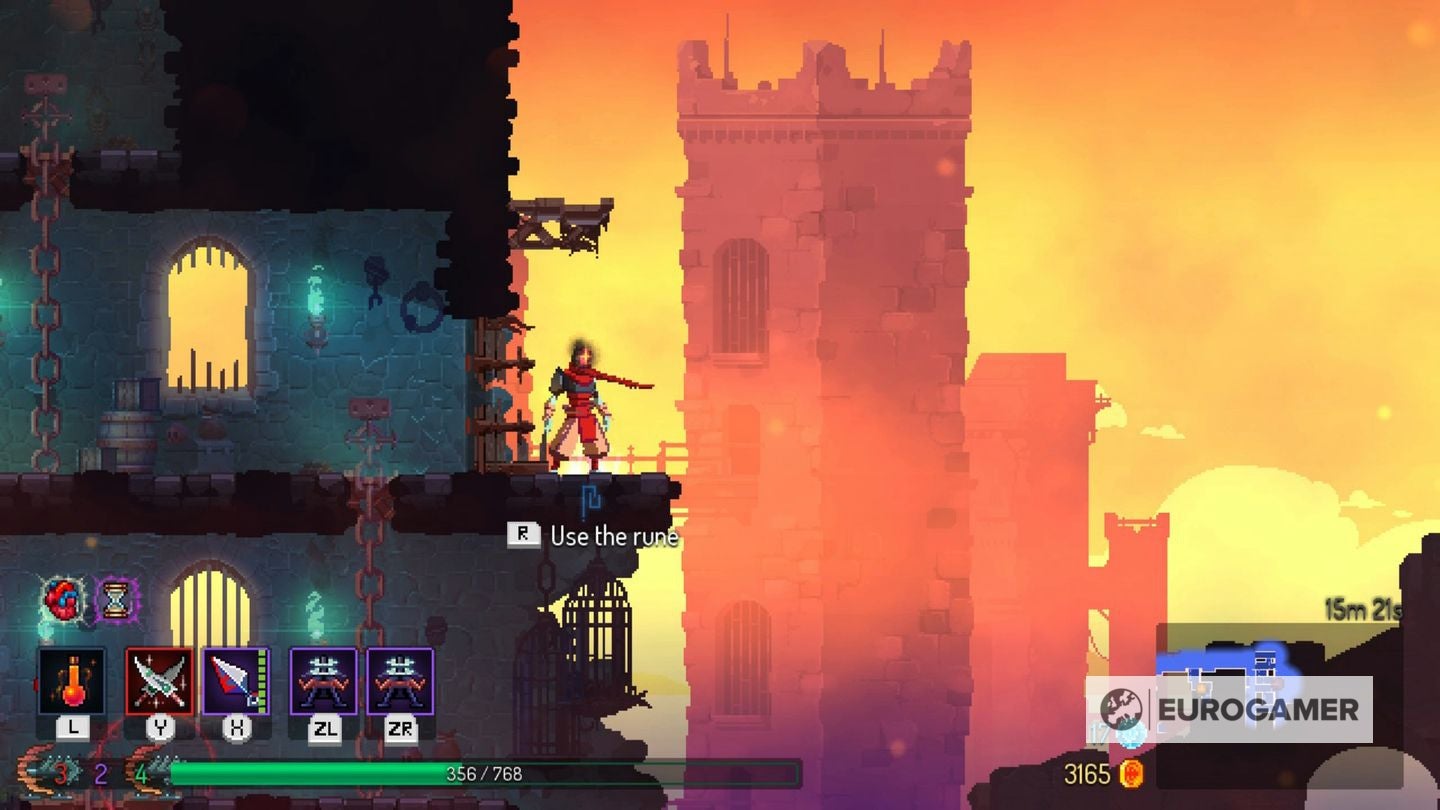Click the Use the rune text prompt
1440x810 pixels.
[x=615, y=537]
